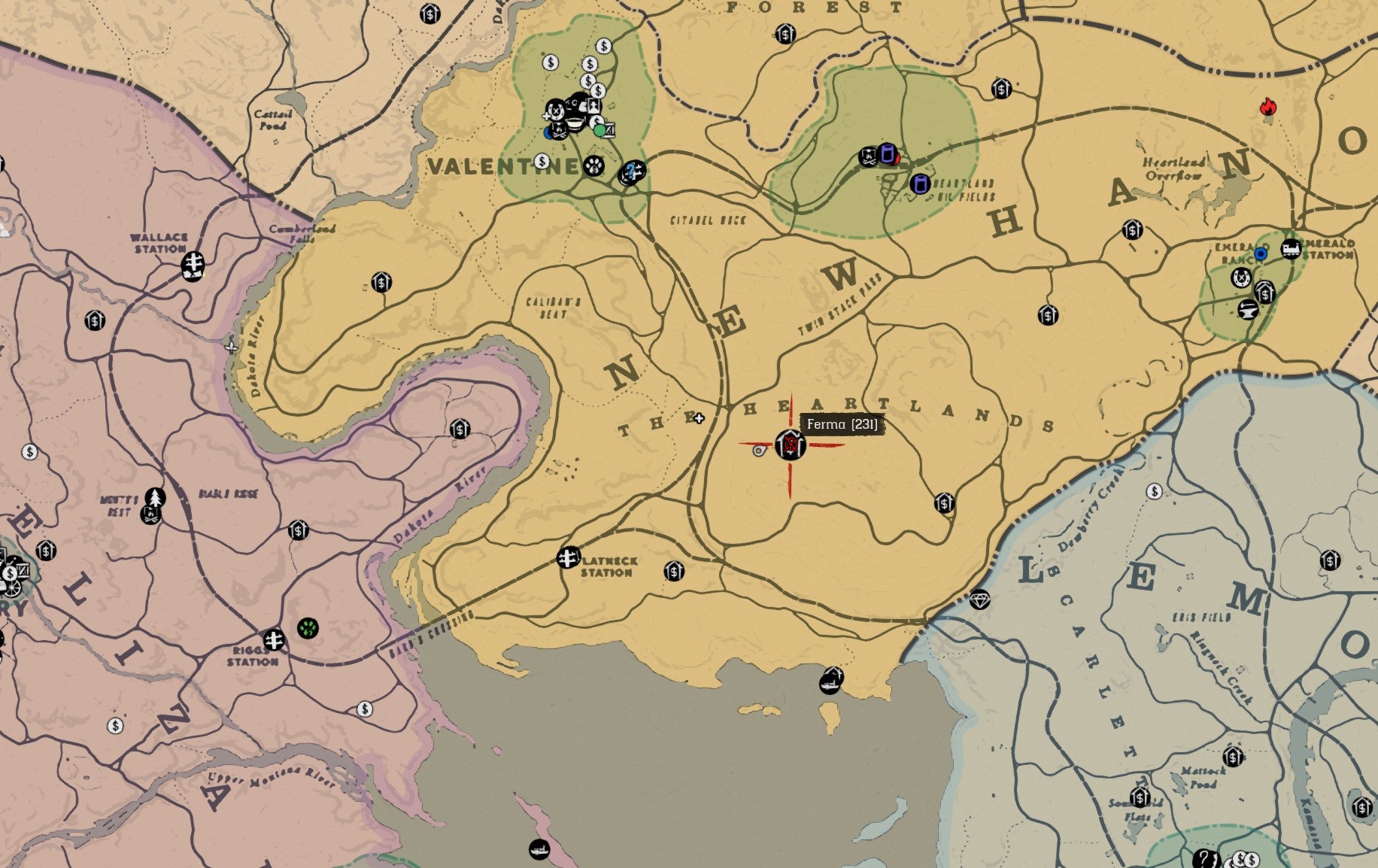
Task: Click the second oil barrel icon near Heartland Oil Fields
Action: [x=920, y=184]
